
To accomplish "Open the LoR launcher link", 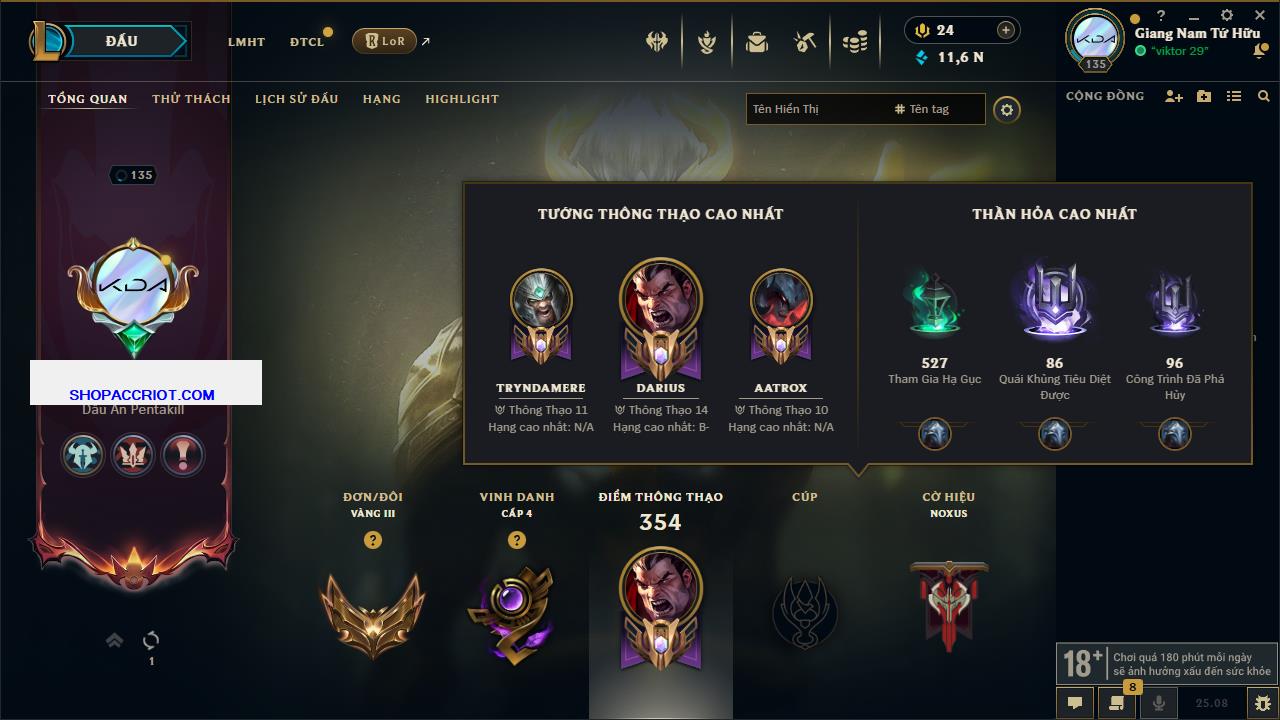I will (385, 41).
